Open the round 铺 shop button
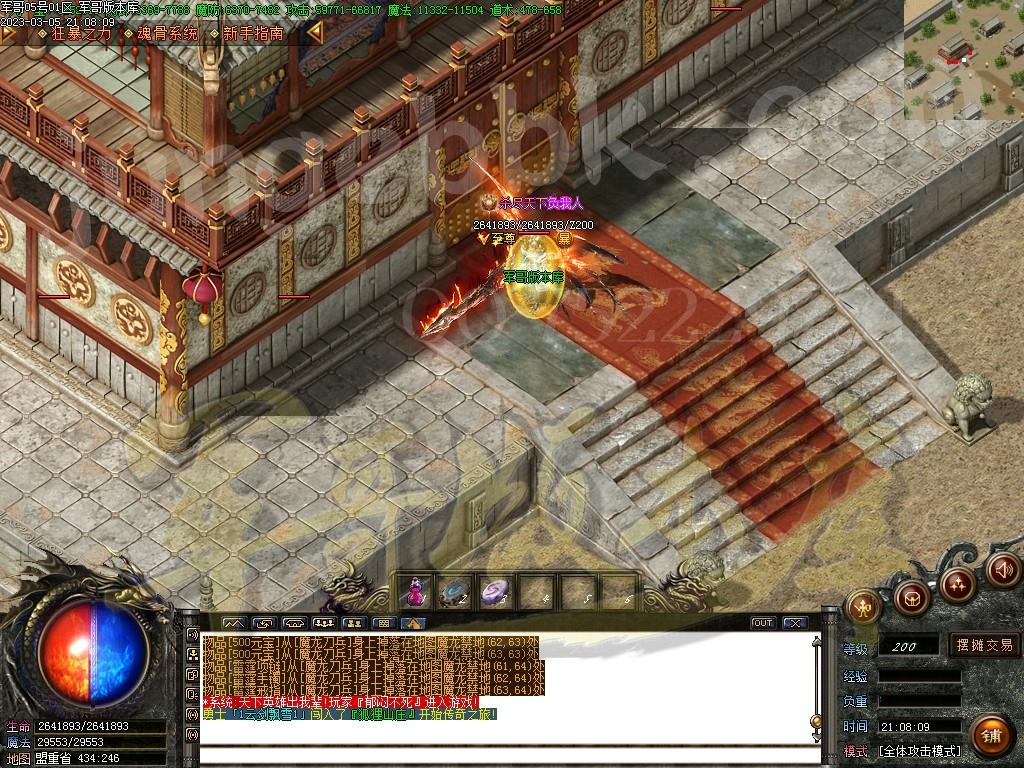The height and width of the screenshot is (768, 1024). (x=990, y=735)
